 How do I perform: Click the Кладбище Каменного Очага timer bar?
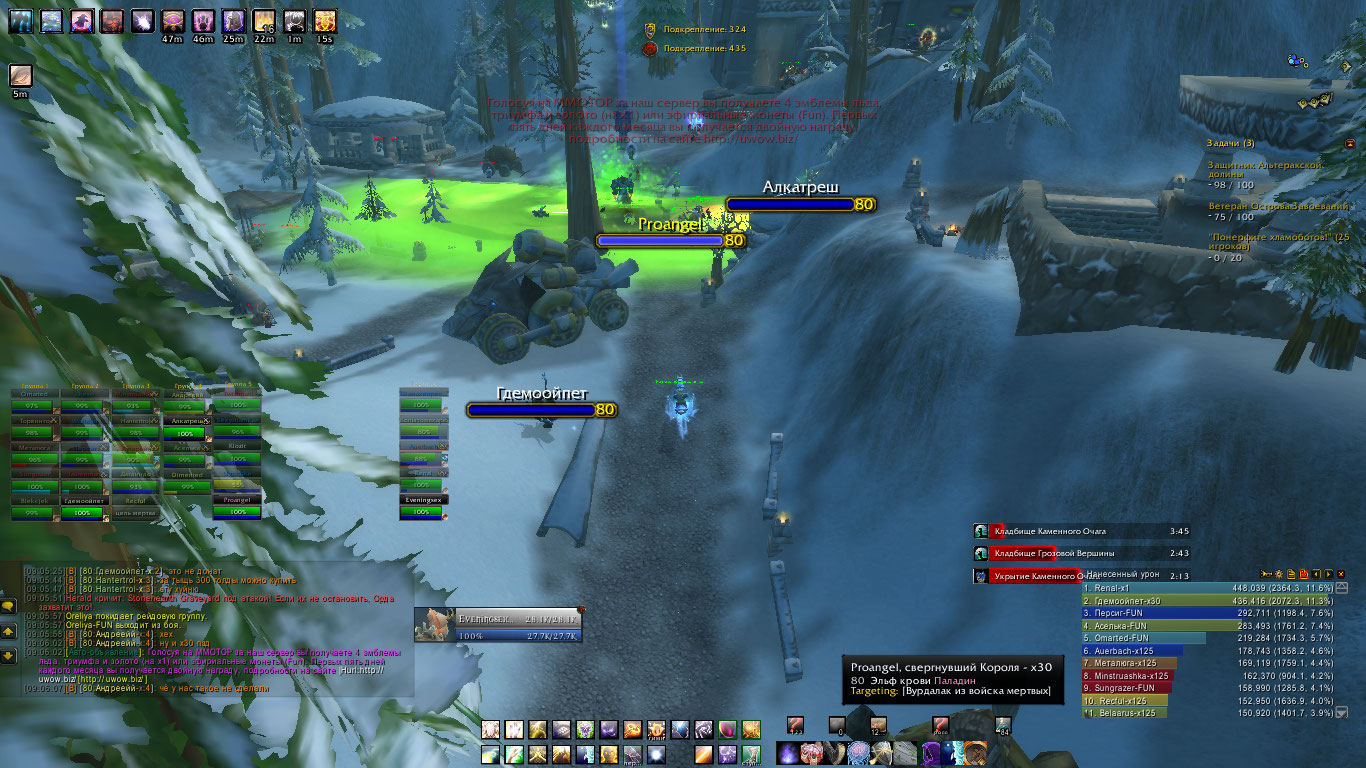pos(1082,531)
